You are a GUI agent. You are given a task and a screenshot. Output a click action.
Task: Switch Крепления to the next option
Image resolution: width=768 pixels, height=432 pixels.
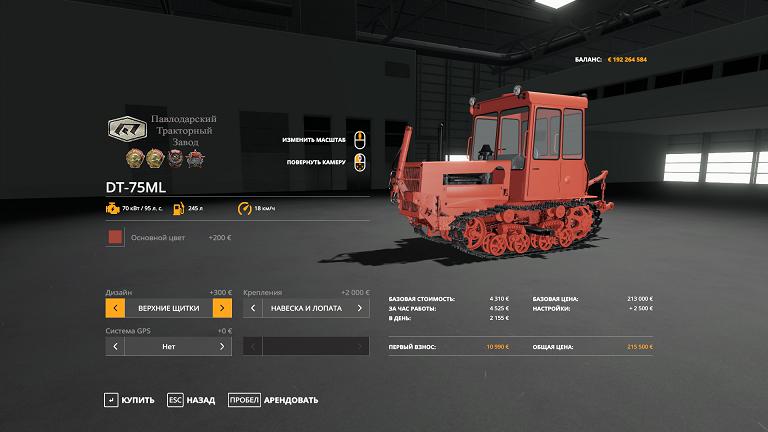click(361, 308)
